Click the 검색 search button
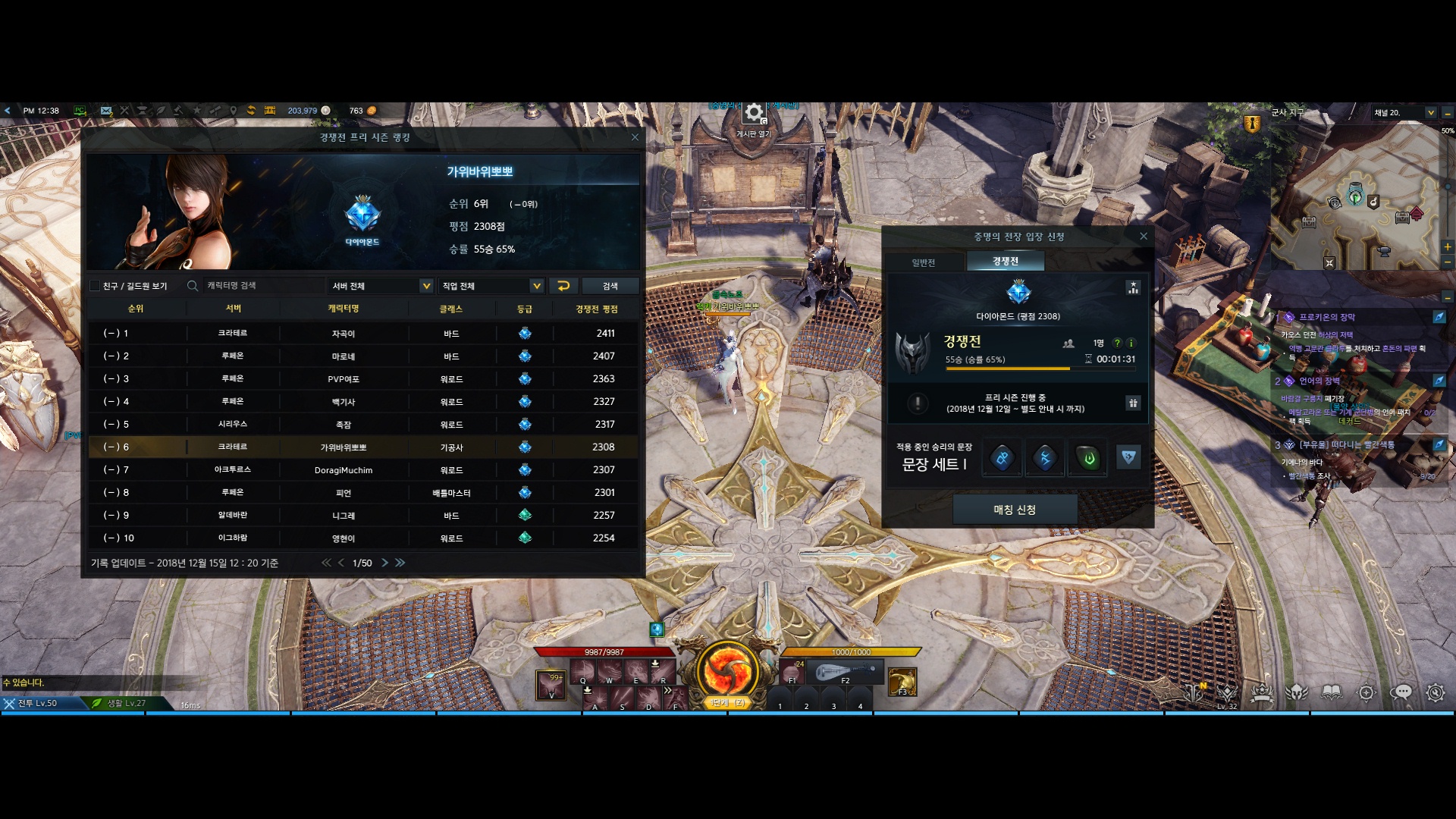Viewport: 1456px width, 819px height. 610,286
